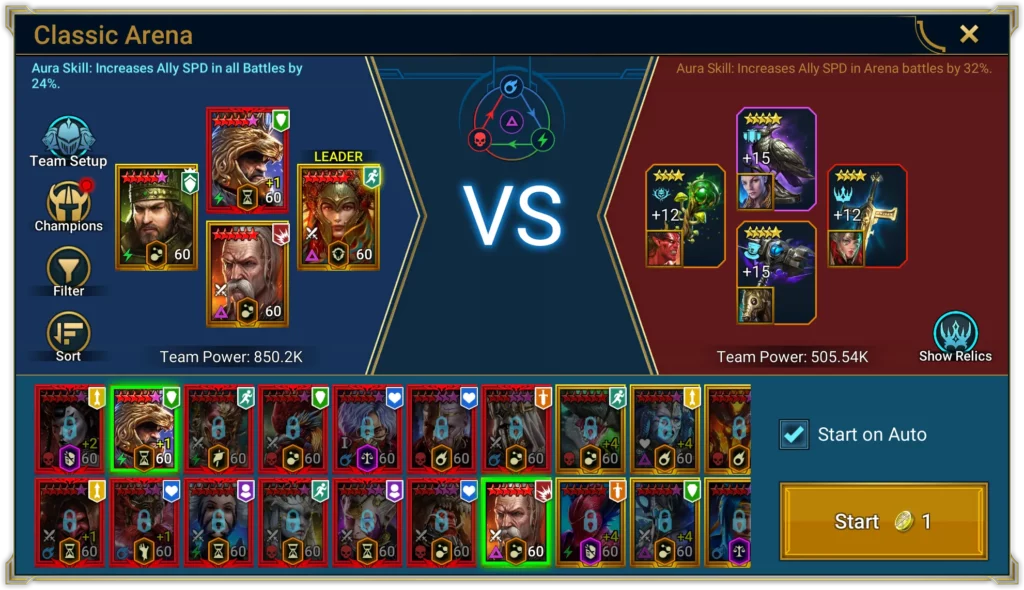The height and width of the screenshot is (590, 1024).
Task: Click the affinity triangle diagram
Action: coord(510,116)
